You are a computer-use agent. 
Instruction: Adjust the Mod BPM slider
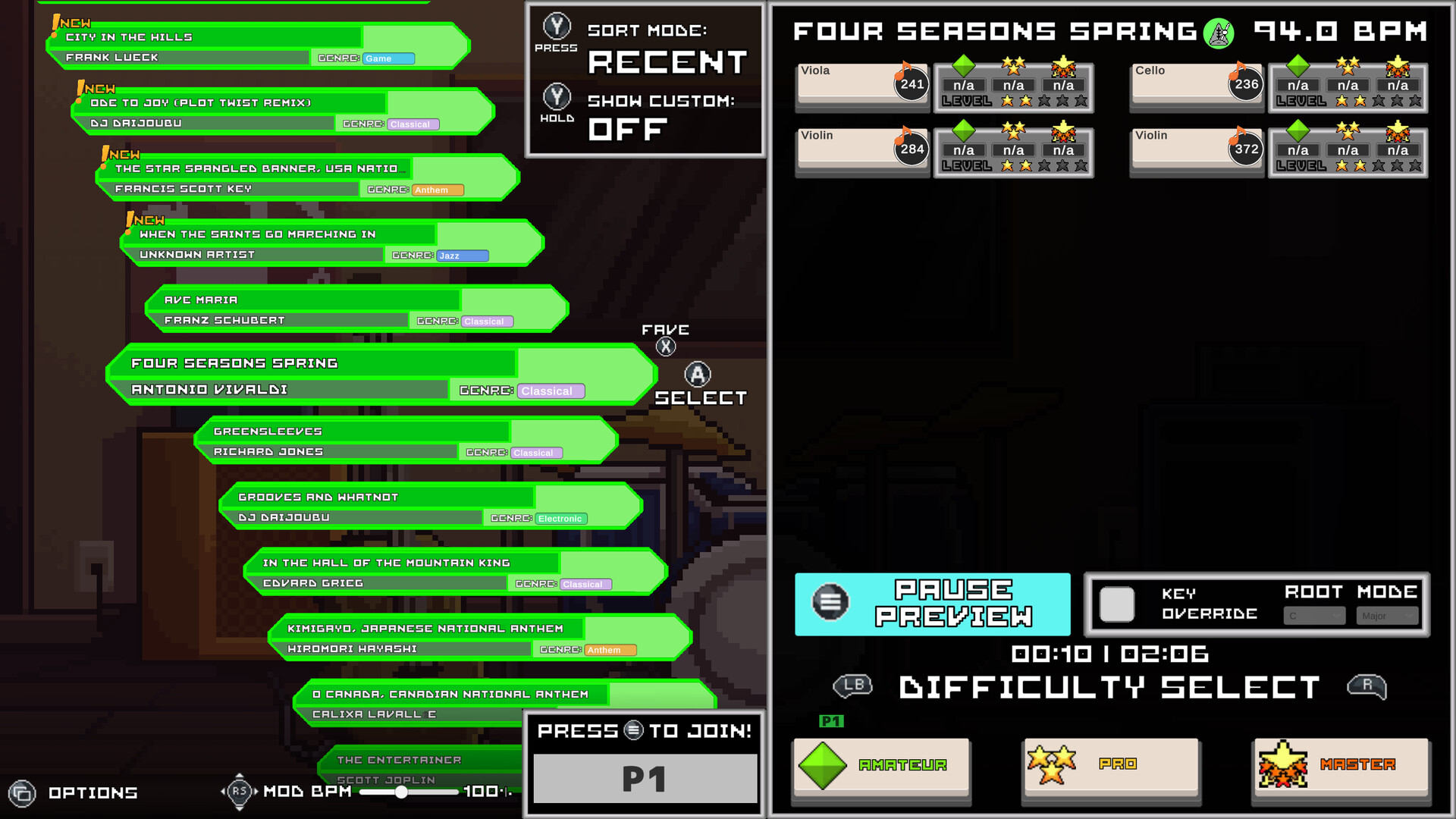pyautogui.click(x=400, y=793)
